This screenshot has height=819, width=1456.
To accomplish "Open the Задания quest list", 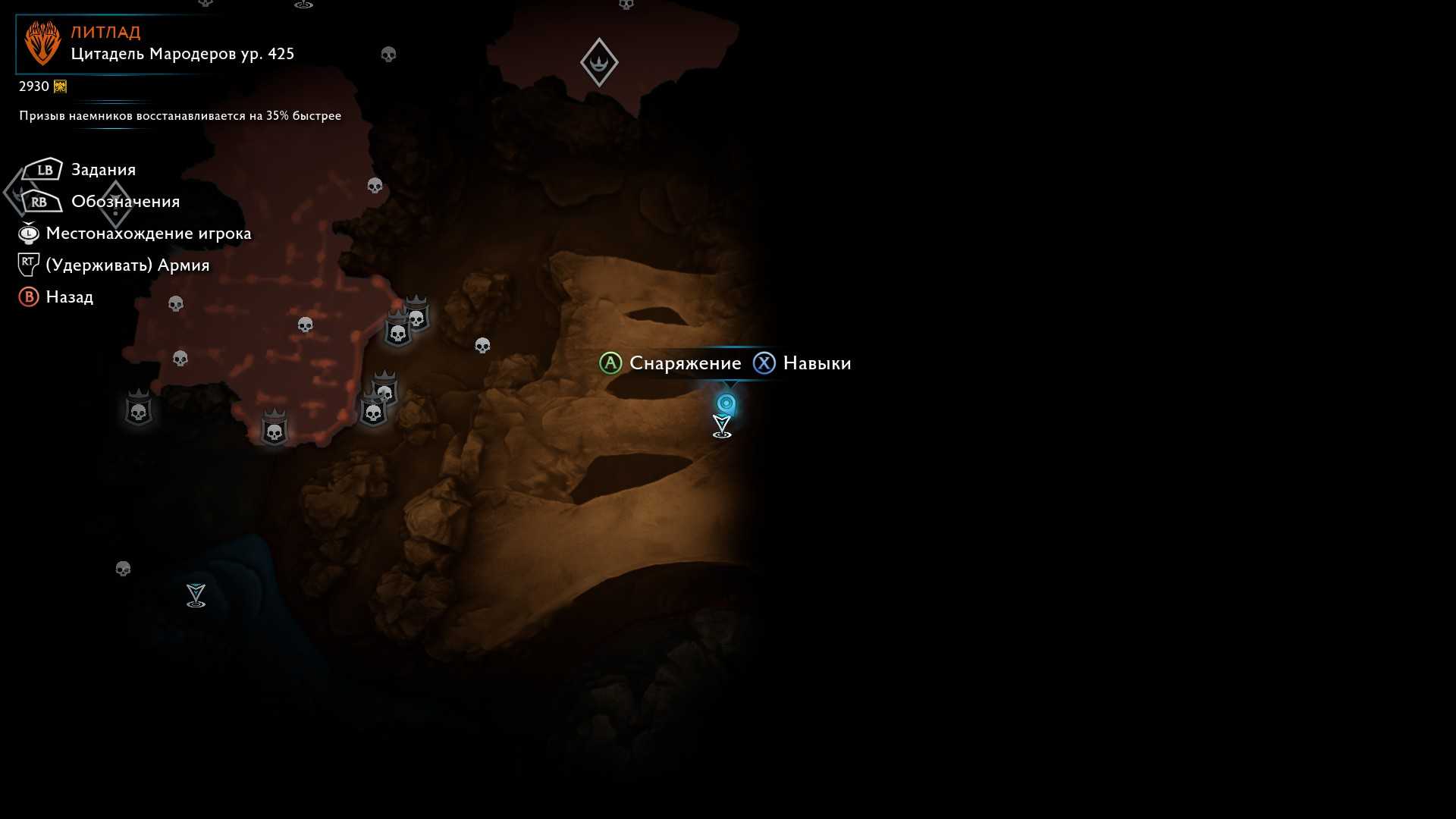I will [103, 170].
